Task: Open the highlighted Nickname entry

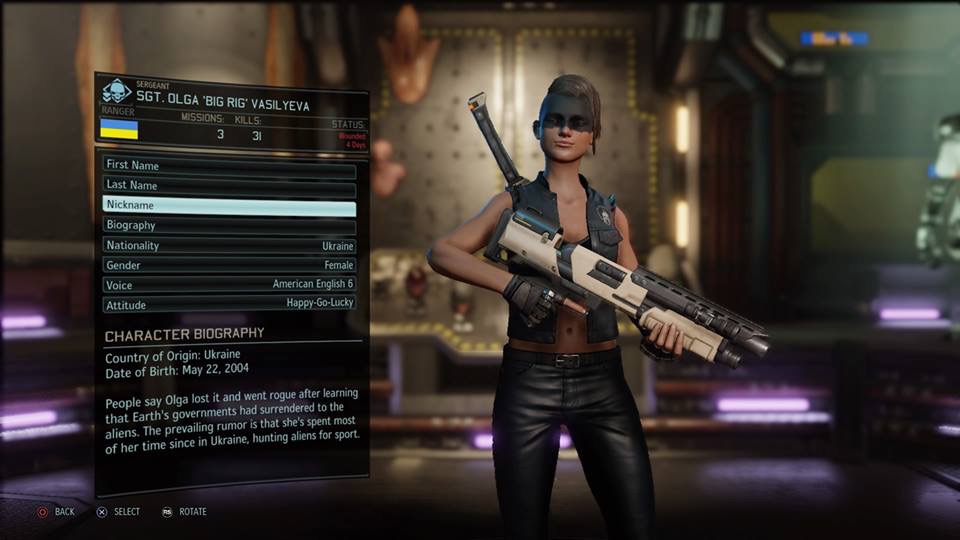Action: (x=229, y=206)
